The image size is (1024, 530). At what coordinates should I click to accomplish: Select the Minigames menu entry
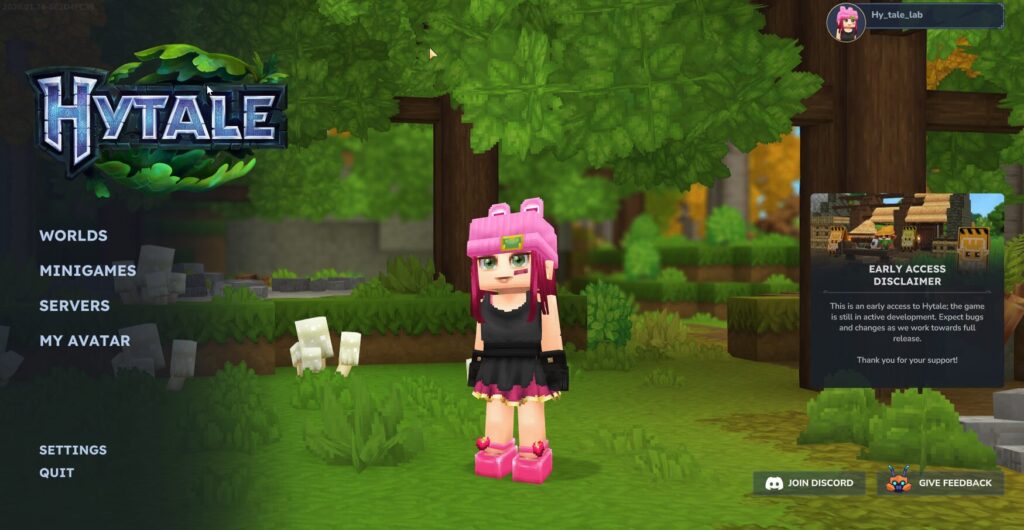tap(87, 271)
